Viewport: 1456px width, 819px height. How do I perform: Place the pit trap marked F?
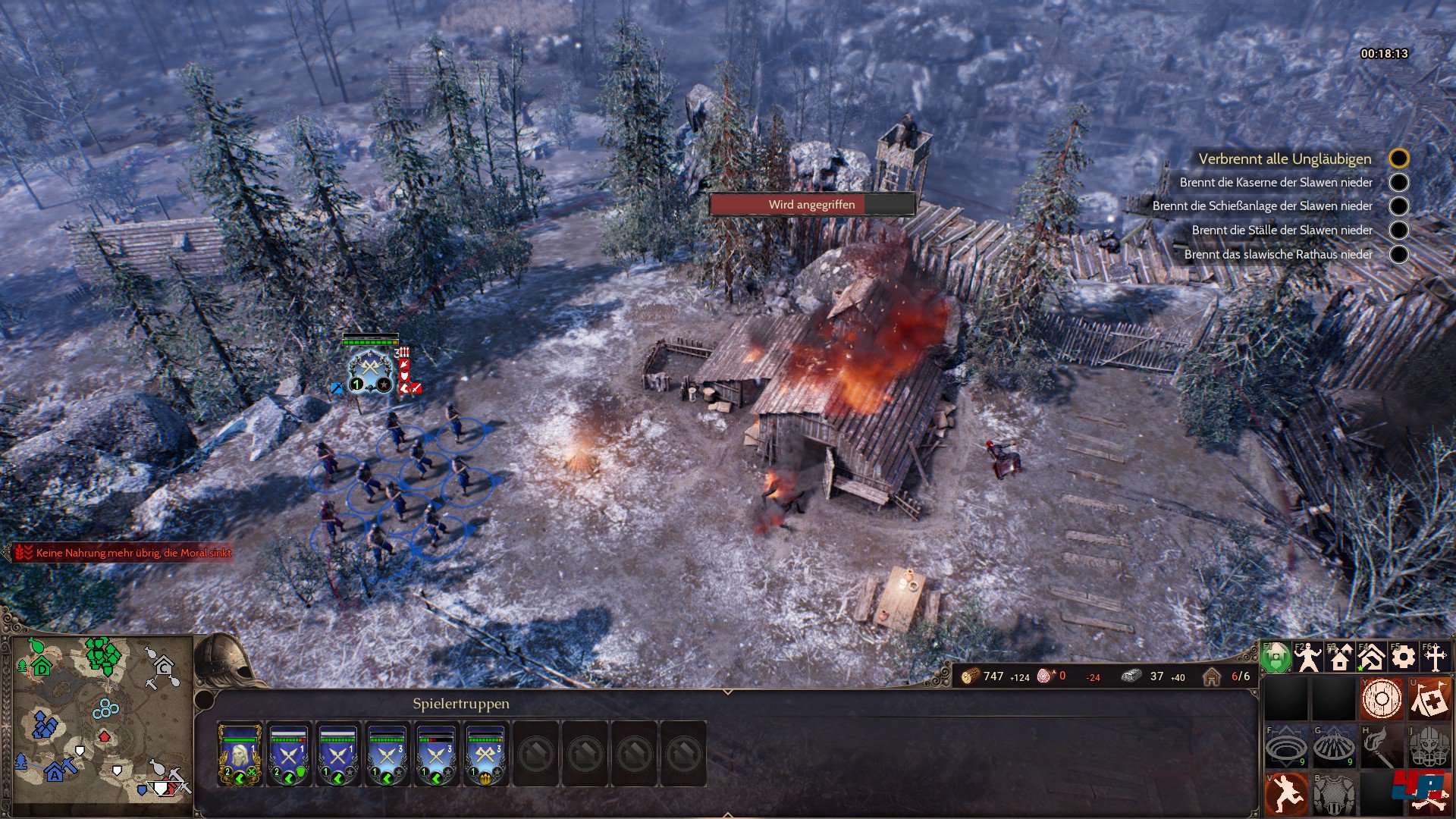(1286, 747)
